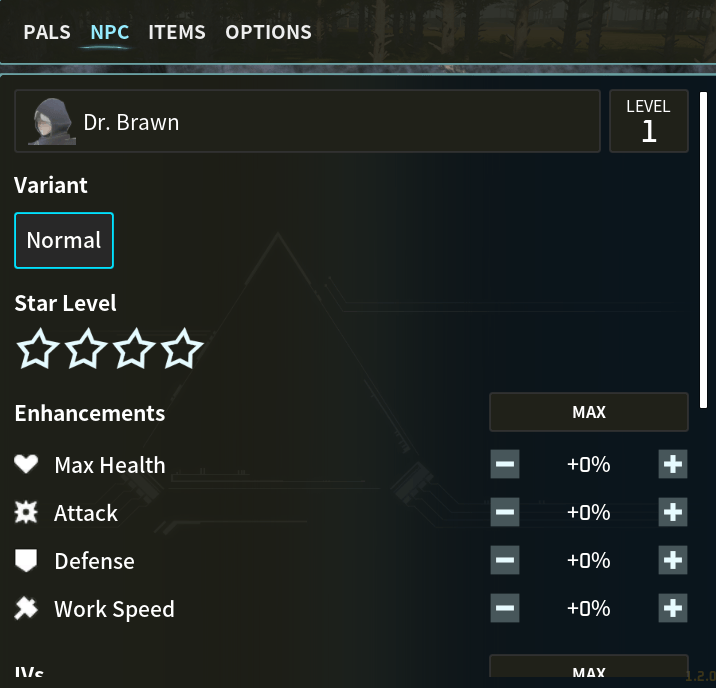Open the NPC tab
716x688 pixels.
pos(109,32)
